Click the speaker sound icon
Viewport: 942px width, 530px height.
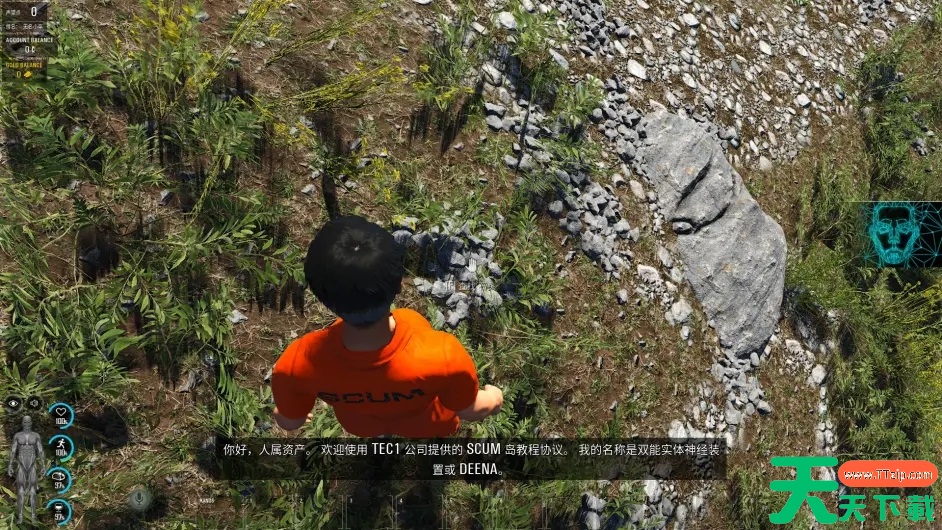33,403
